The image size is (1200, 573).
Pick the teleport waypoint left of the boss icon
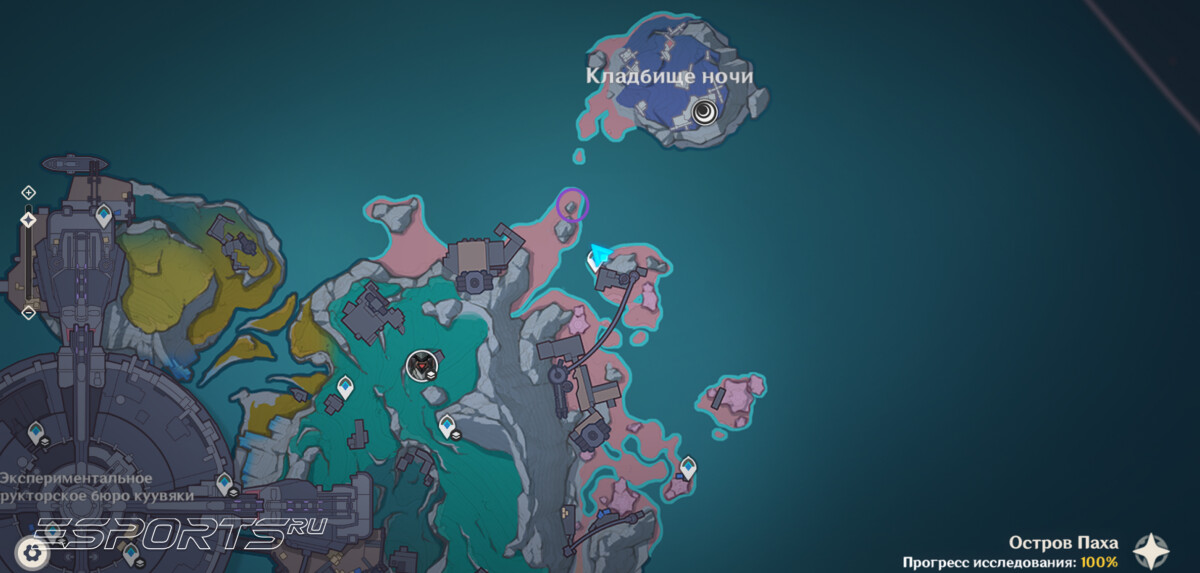pos(345,386)
